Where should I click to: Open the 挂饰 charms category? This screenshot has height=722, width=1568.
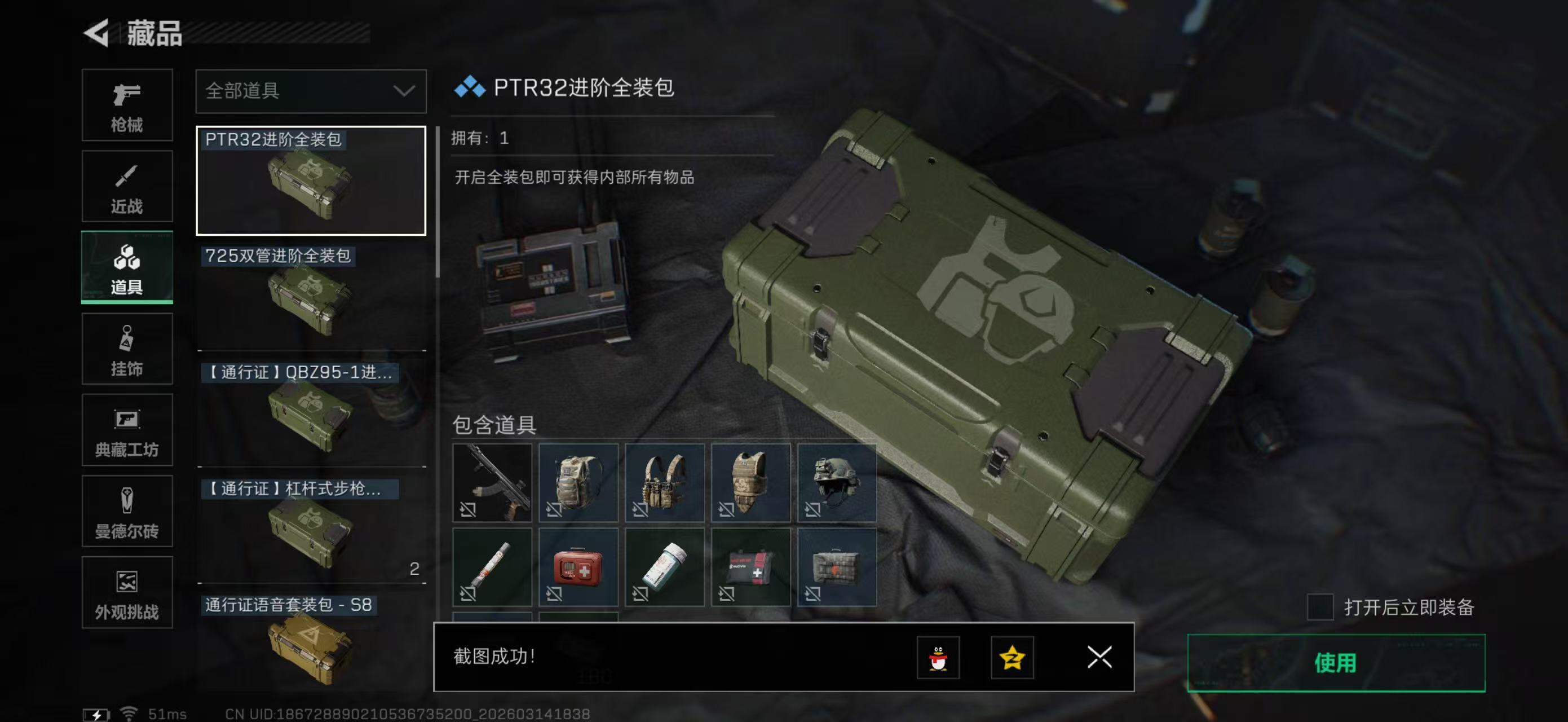point(127,349)
